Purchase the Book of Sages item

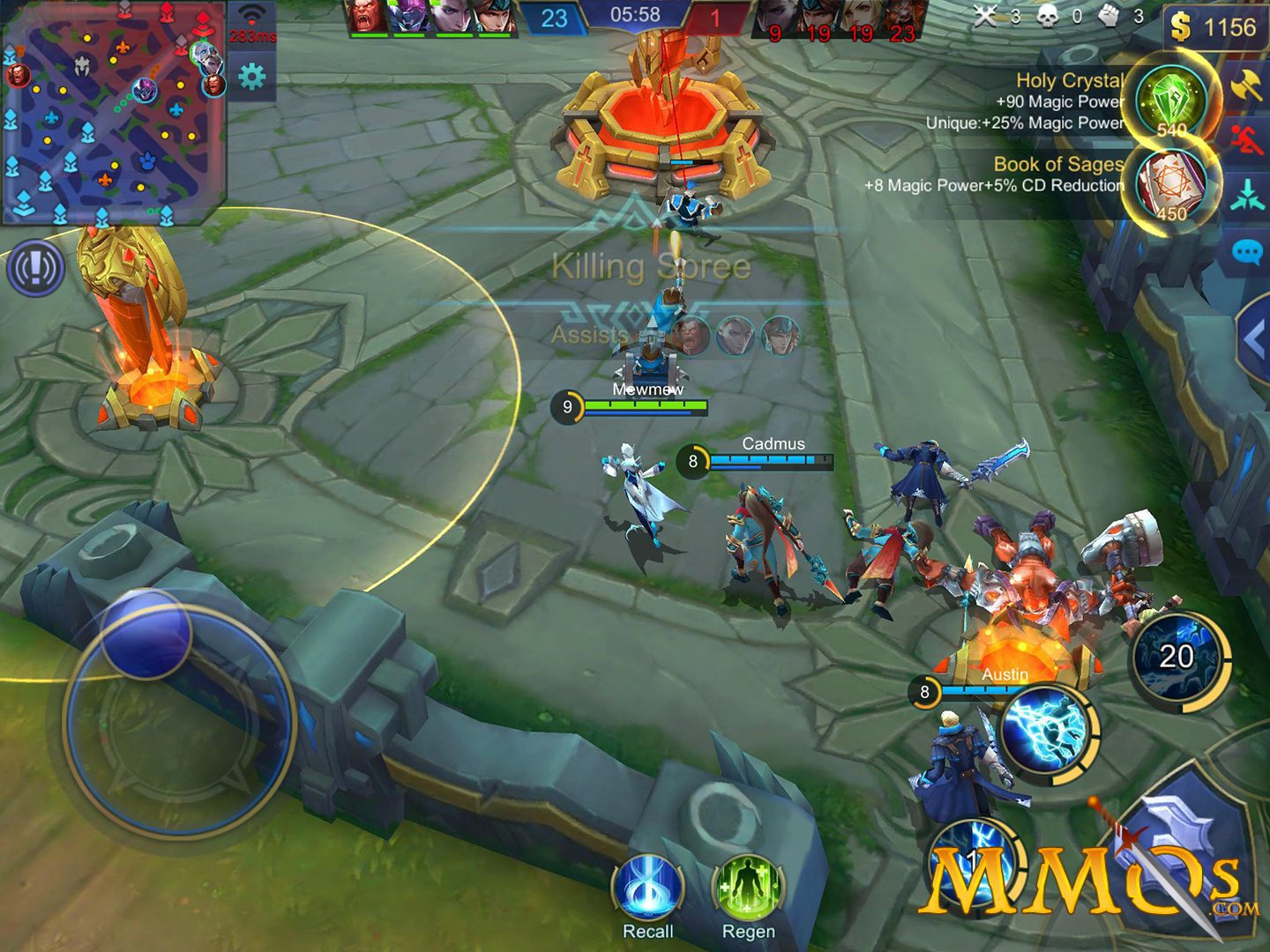tap(1171, 185)
